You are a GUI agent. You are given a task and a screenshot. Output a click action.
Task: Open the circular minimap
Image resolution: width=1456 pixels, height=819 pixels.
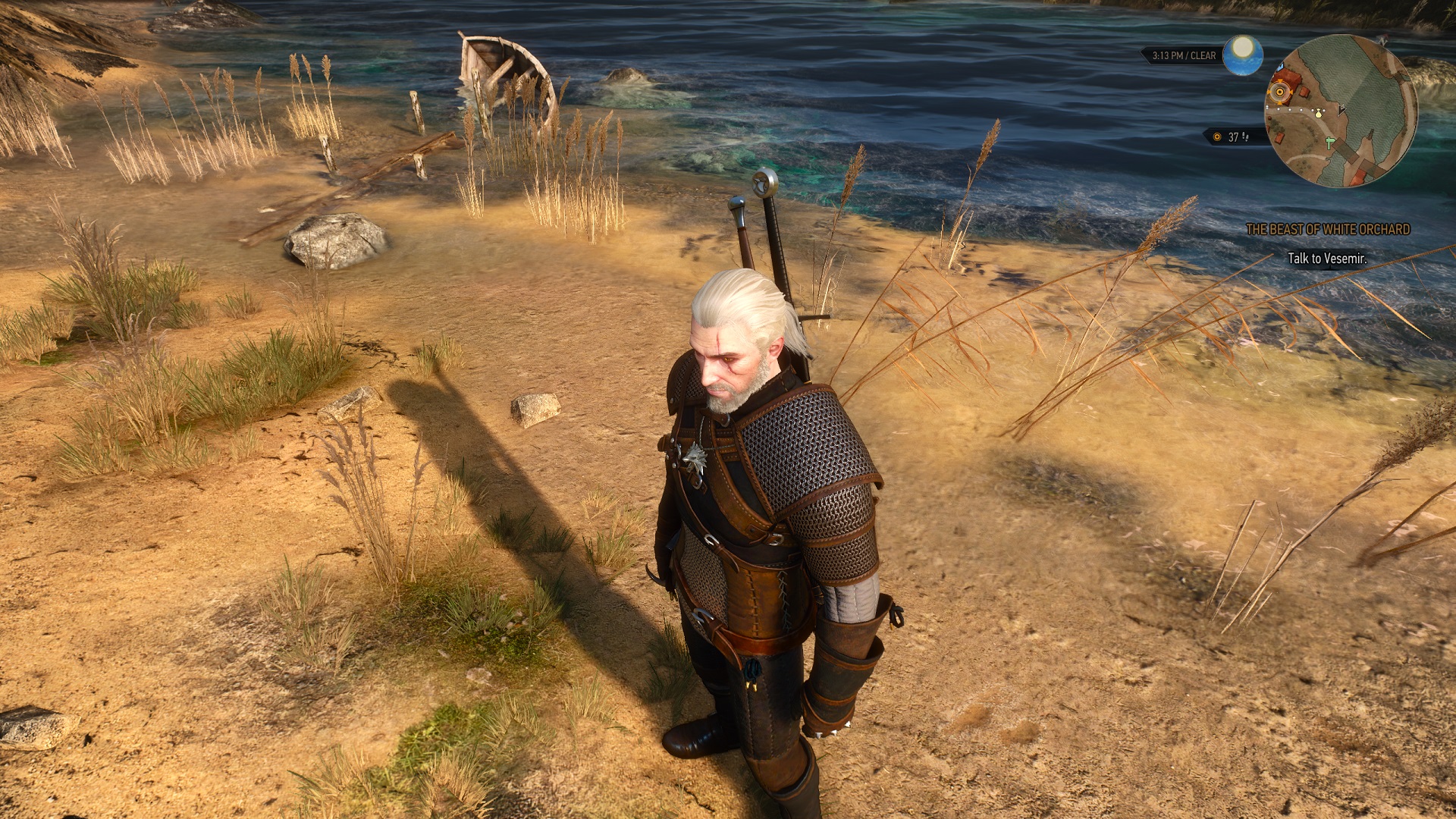click(1340, 111)
